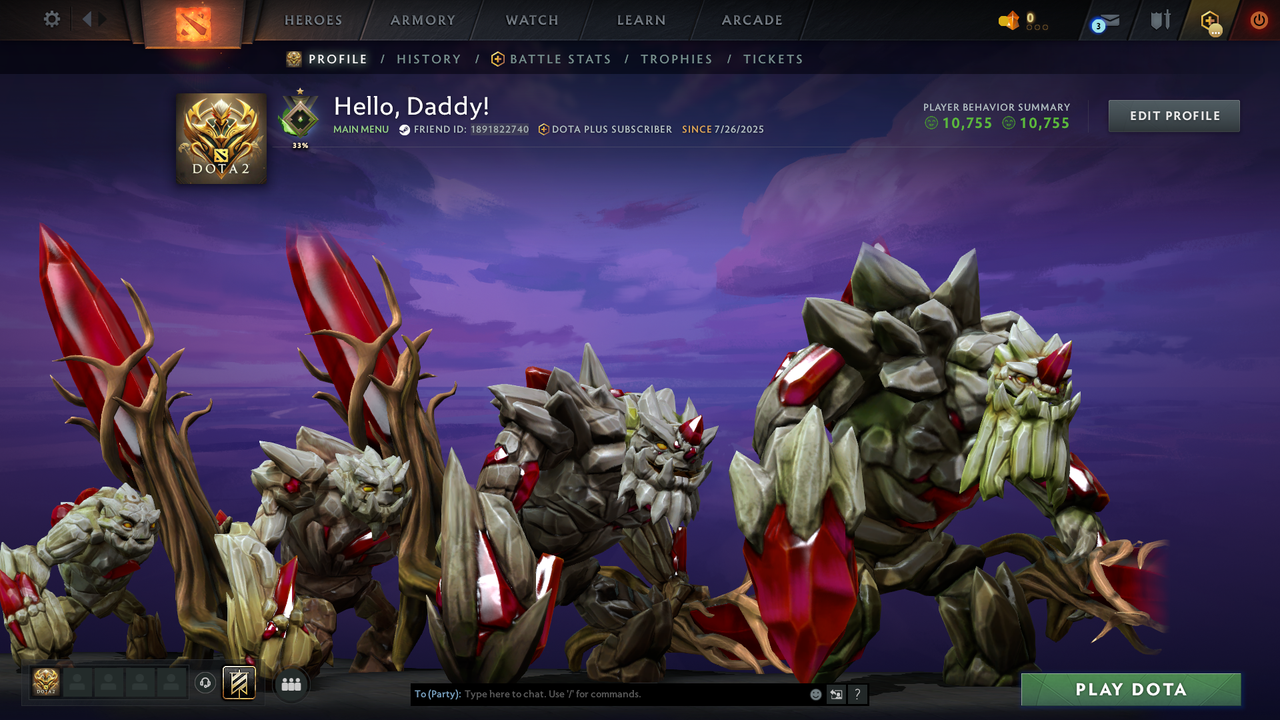1280x720 pixels.
Task: Click the power button to exit Dota
Action: 1258,19
